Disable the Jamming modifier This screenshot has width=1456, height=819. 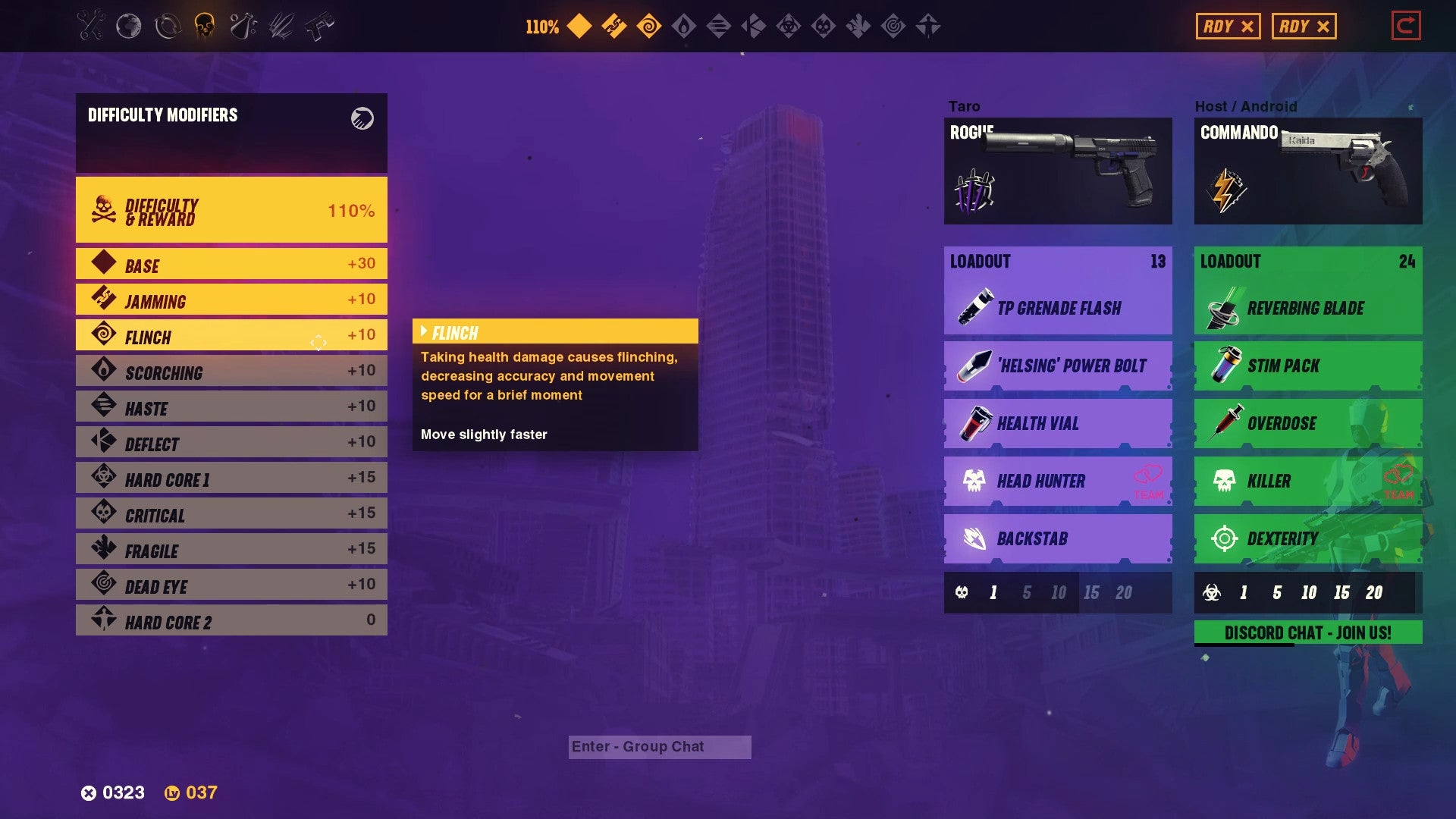point(231,300)
